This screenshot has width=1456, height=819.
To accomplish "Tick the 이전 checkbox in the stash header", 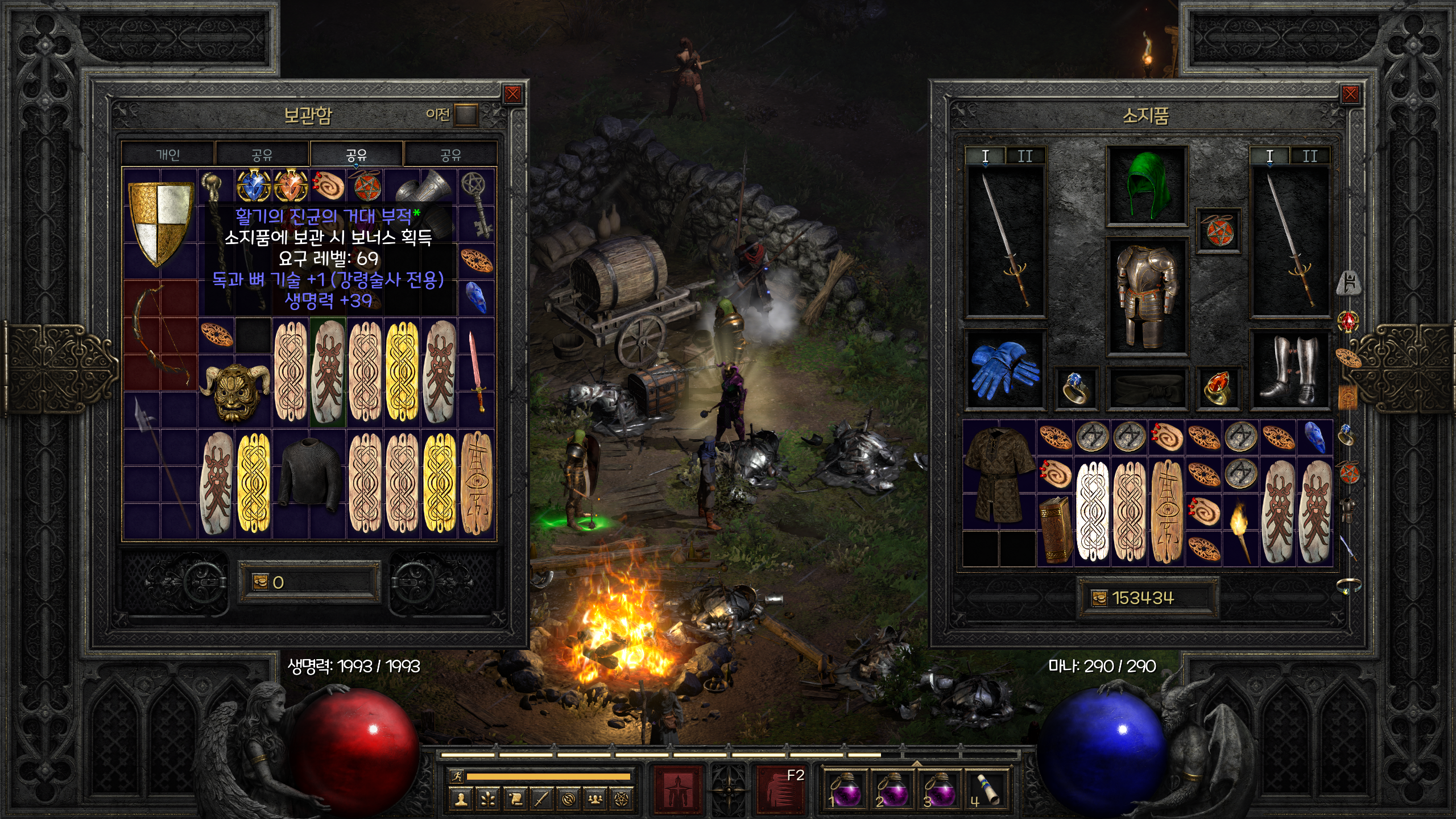I will pos(466,115).
